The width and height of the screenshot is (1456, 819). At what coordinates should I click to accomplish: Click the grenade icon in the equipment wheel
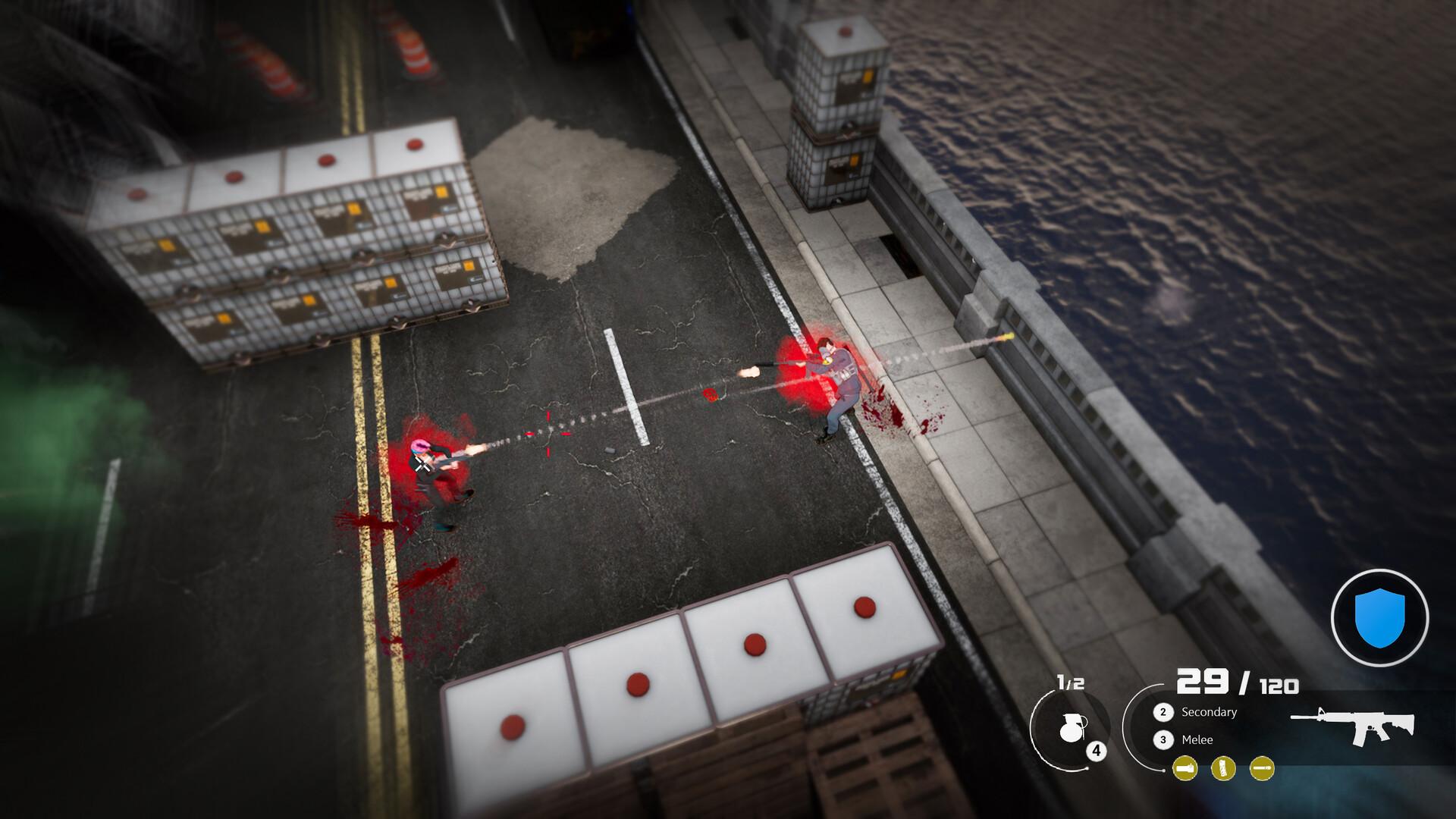point(1072,726)
